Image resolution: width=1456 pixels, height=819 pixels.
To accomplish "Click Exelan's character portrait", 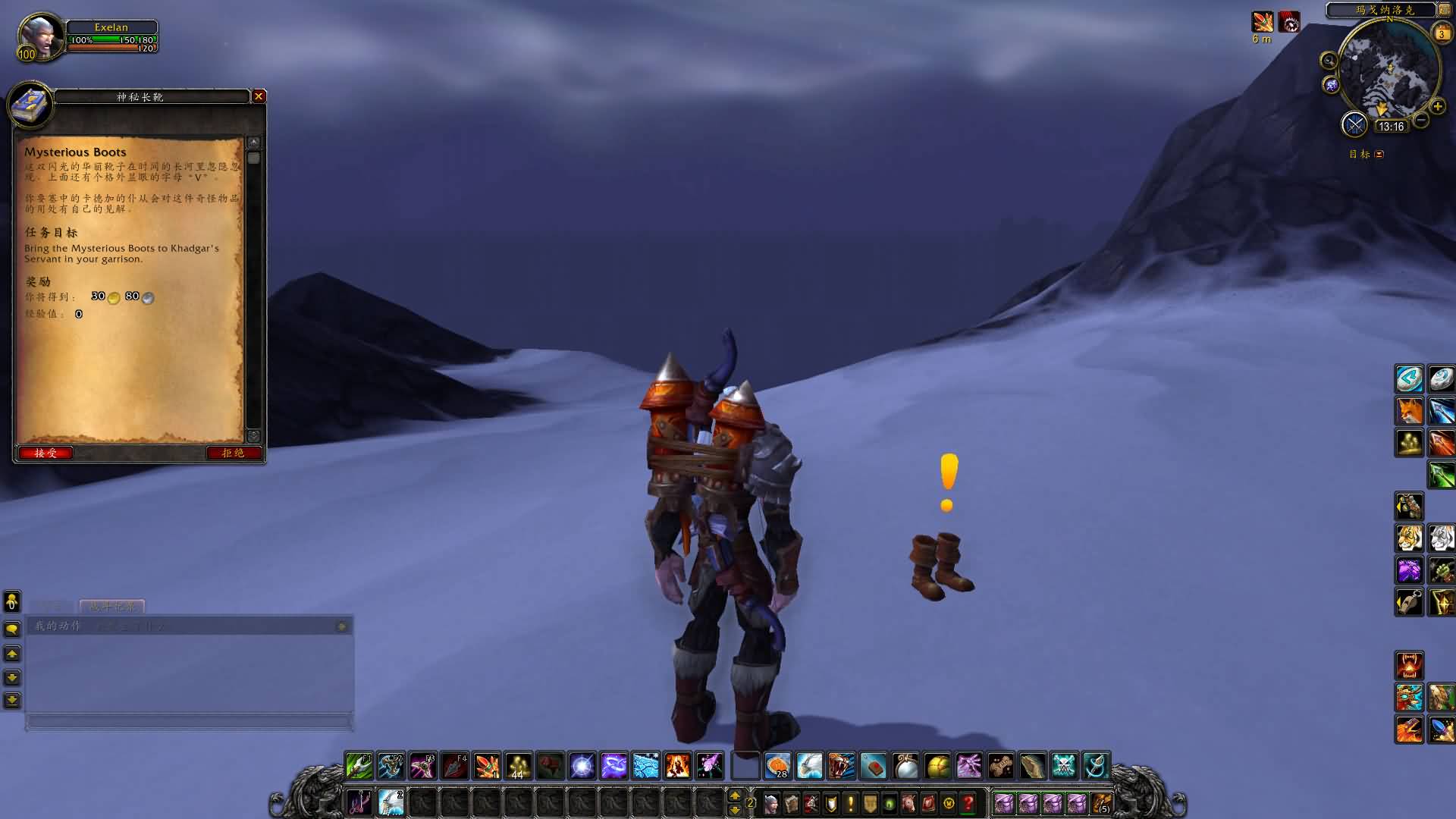I will point(40,36).
